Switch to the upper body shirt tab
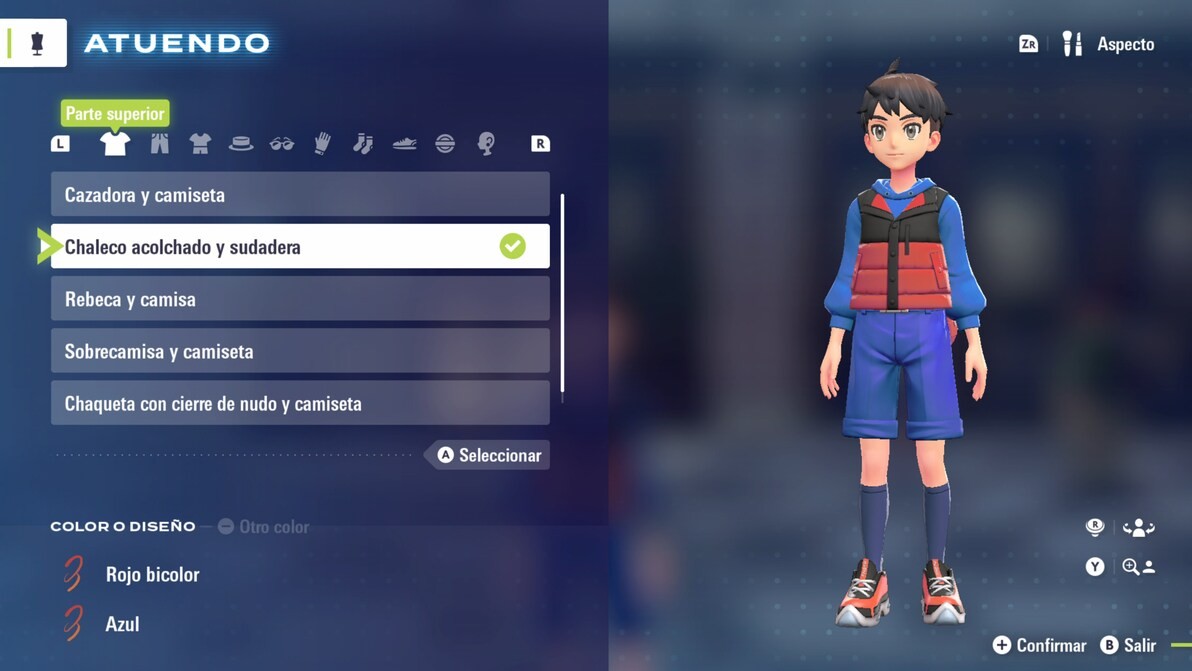 click(115, 144)
